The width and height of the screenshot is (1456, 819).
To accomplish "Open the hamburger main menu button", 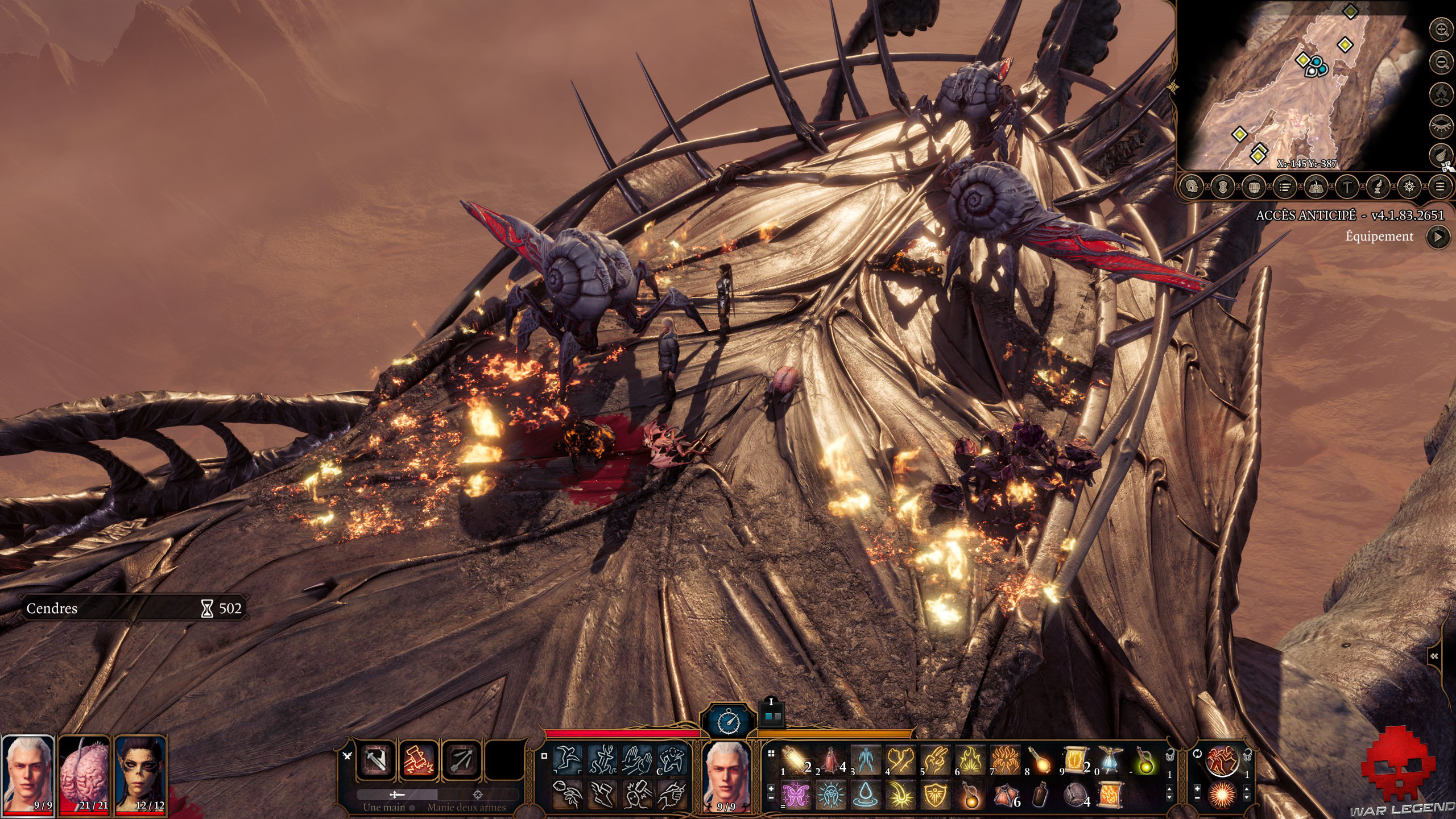I will (1440, 187).
